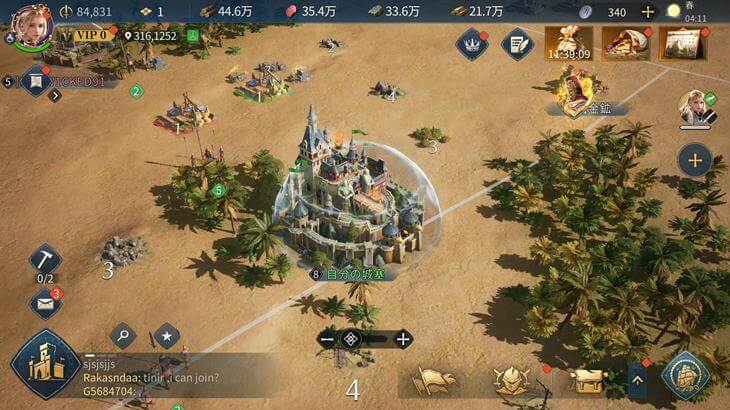Zoom in with the map plus button

coord(403,339)
